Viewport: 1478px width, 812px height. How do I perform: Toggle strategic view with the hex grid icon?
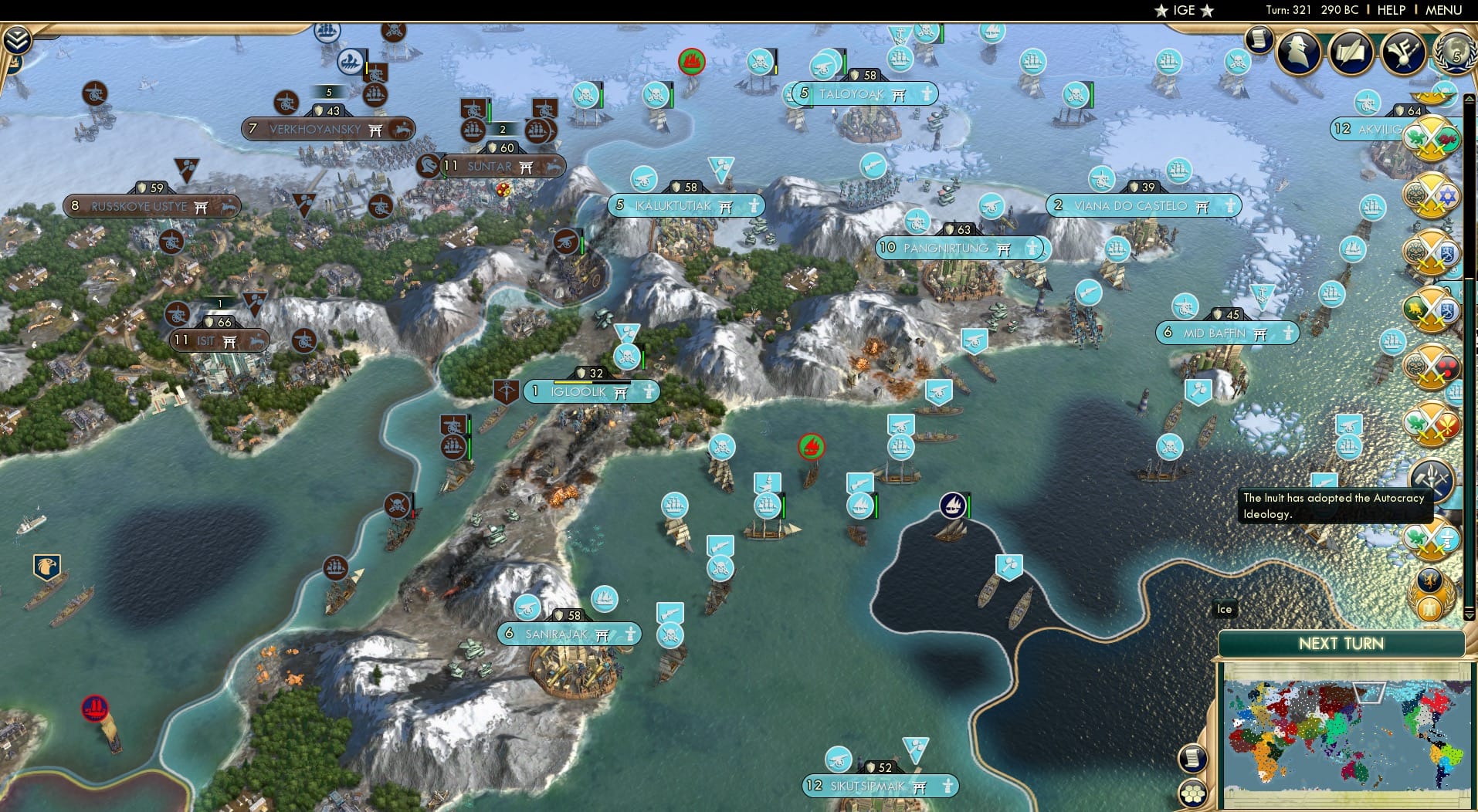1192,793
